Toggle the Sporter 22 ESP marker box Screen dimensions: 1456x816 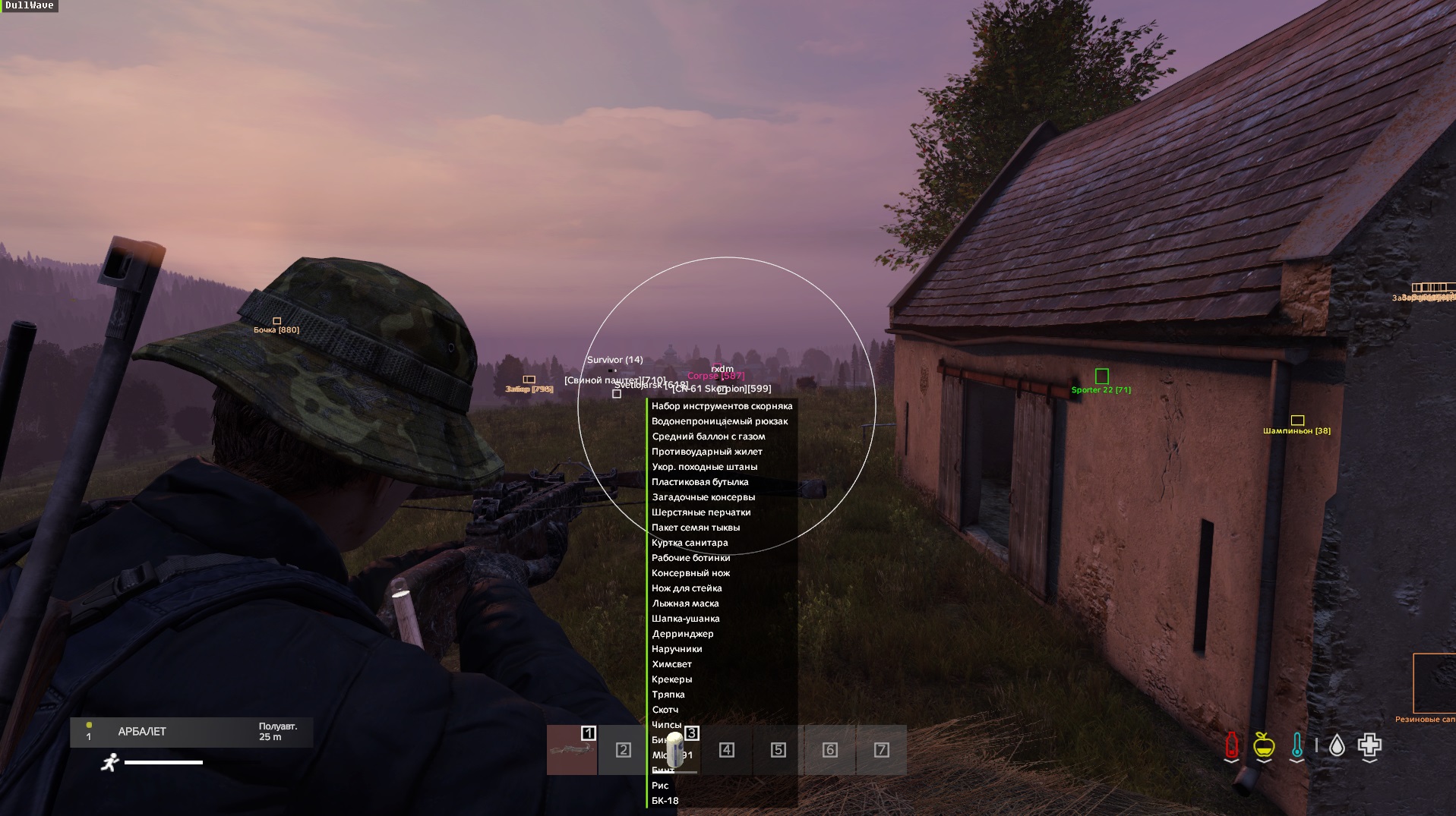pyautogui.click(x=1101, y=376)
